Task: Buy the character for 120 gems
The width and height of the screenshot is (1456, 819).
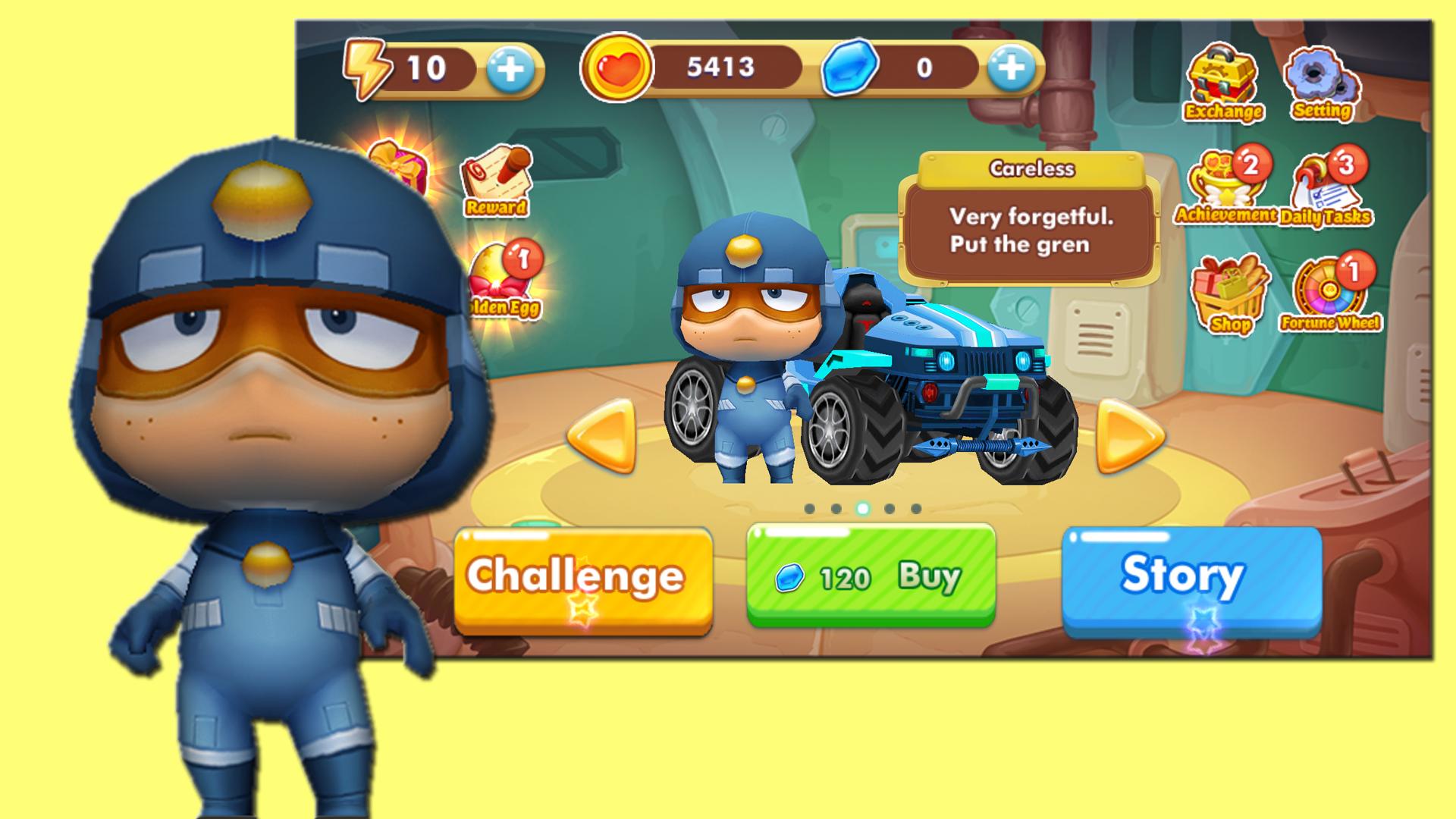Action: pyautogui.click(x=871, y=576)
